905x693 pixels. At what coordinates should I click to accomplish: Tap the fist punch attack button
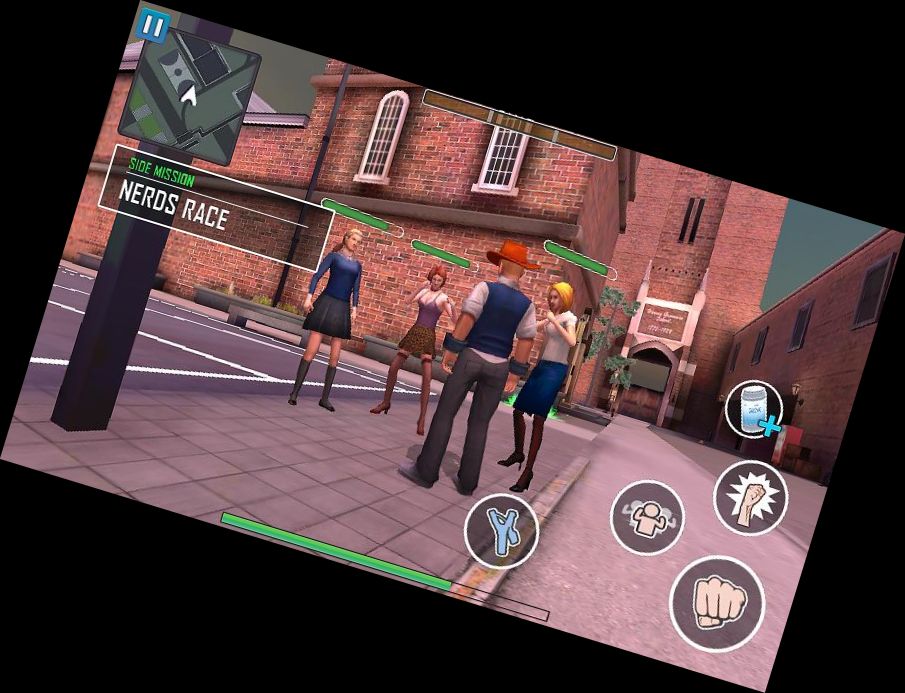click(x=716, y=603)
